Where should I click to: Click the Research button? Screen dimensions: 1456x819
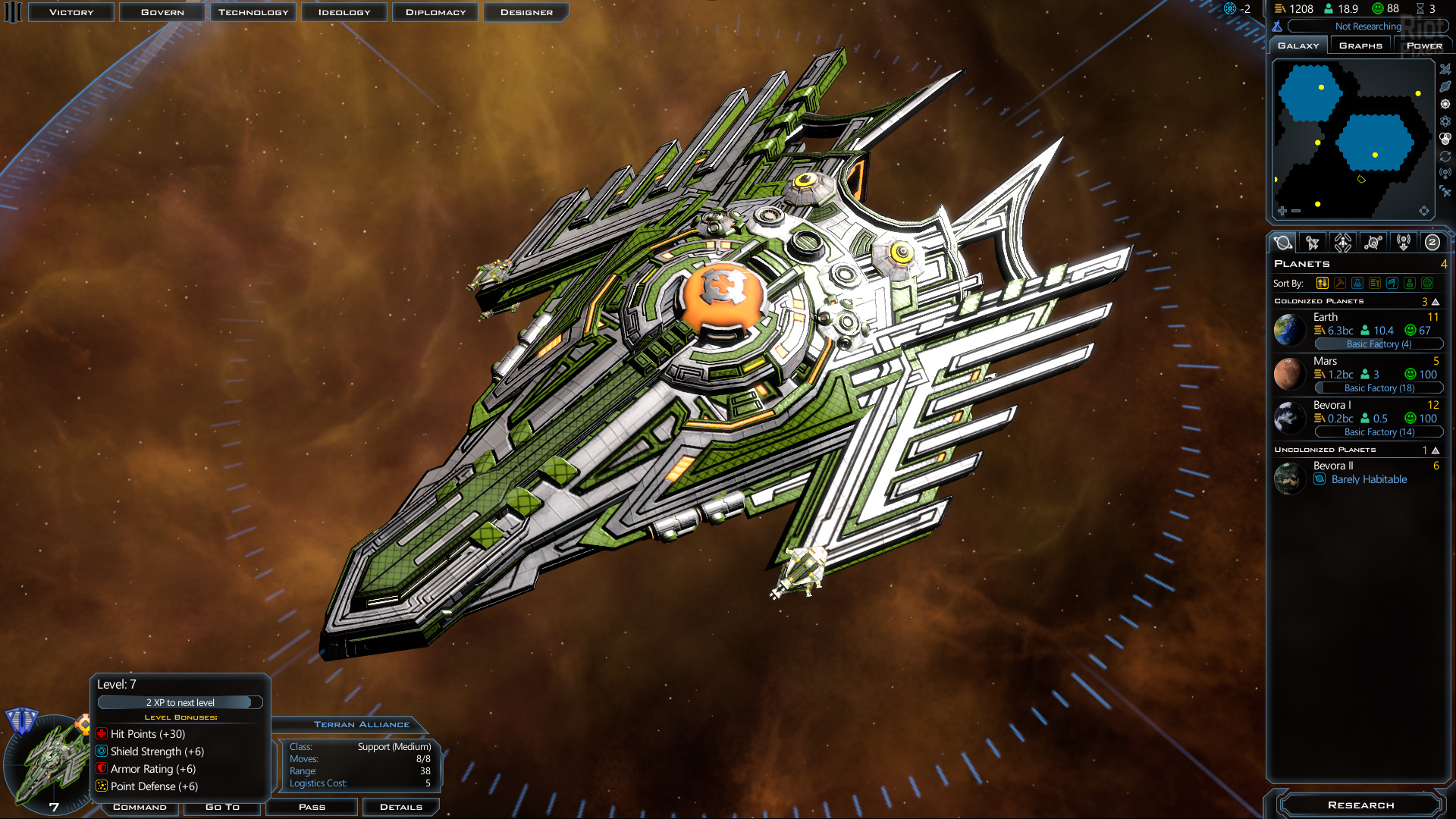click(x=1360, y=805)
